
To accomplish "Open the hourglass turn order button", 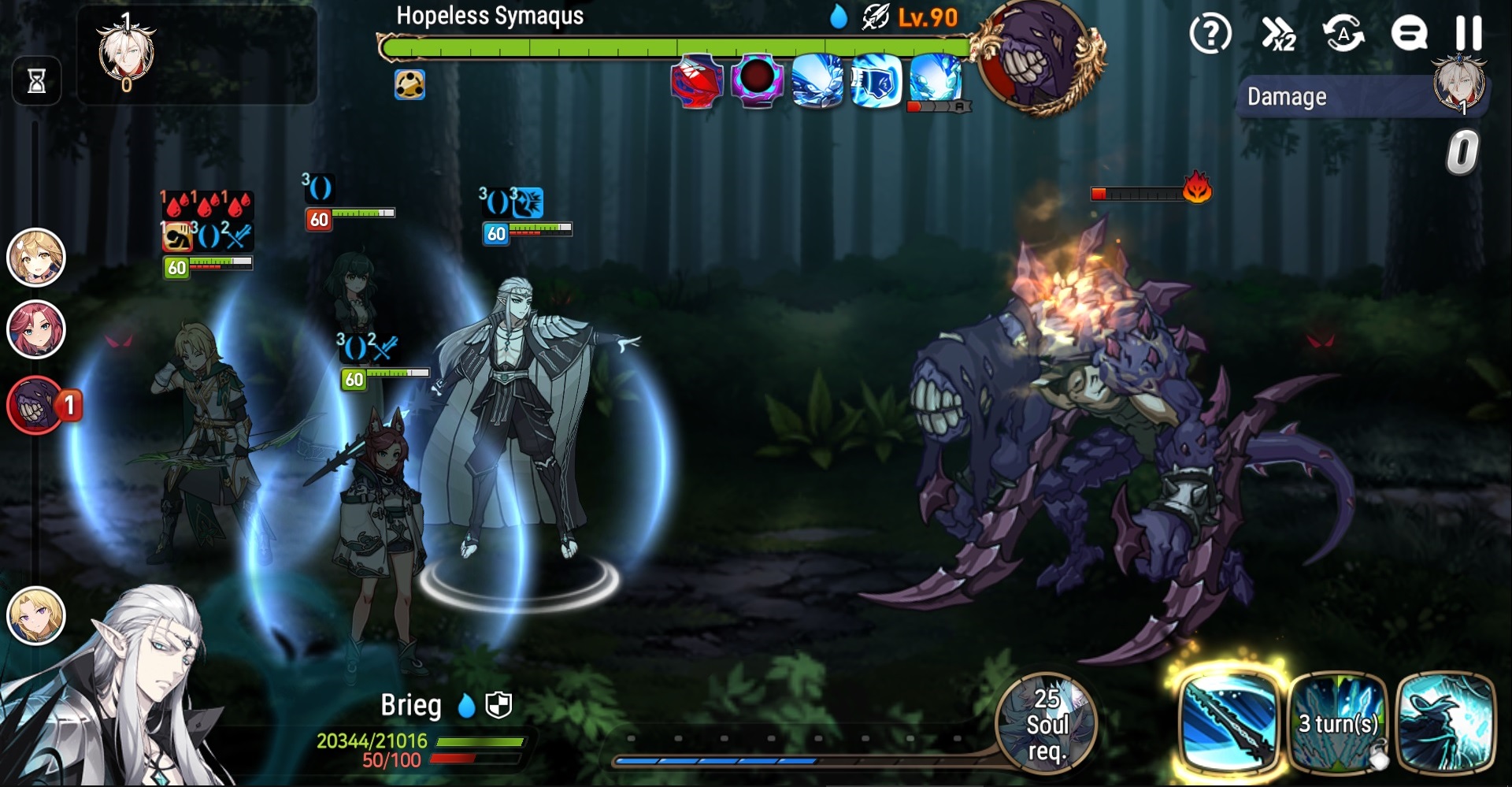I will coord(36,80).
